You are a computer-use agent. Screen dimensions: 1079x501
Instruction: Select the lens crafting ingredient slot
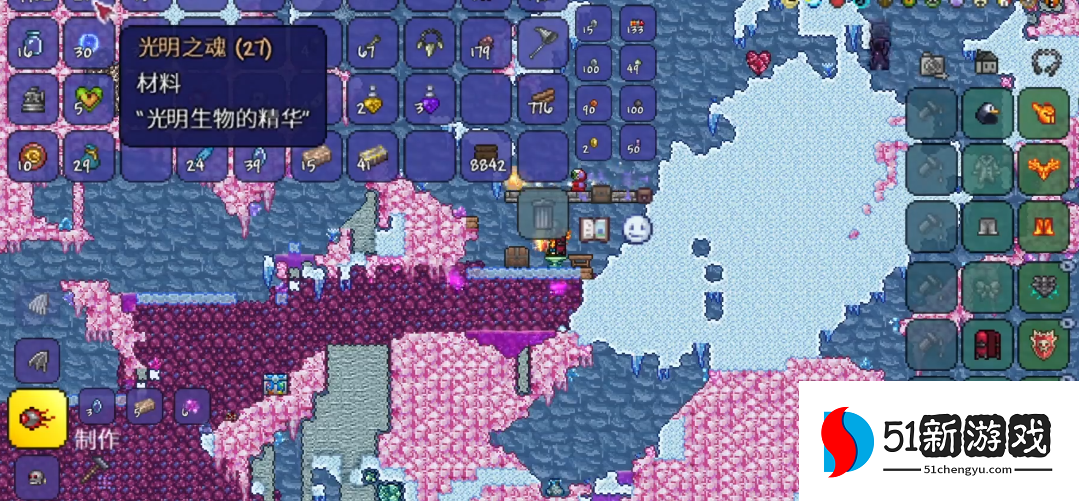pos(96,406)
